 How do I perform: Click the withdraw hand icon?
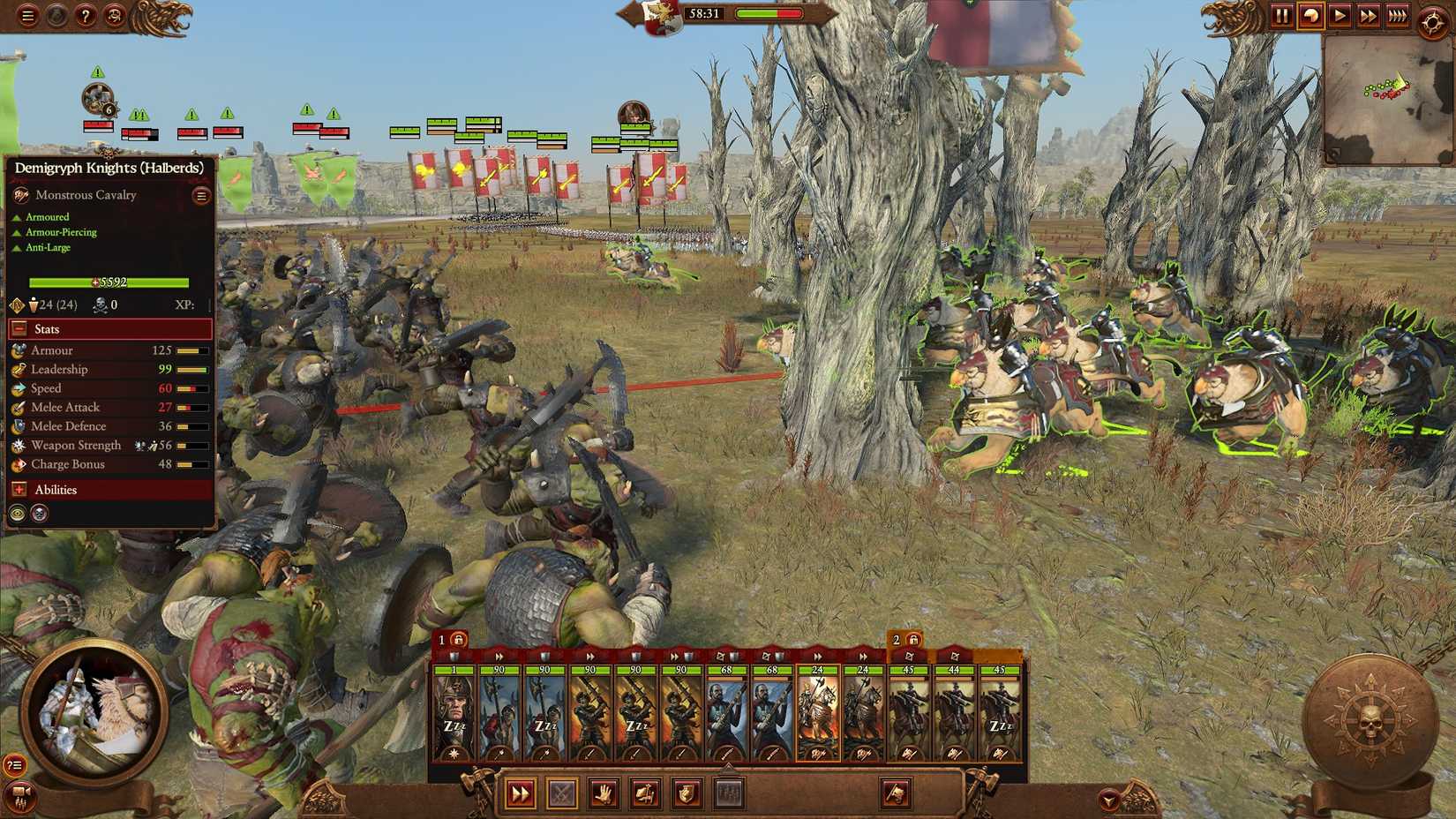(x=602, y=793)
